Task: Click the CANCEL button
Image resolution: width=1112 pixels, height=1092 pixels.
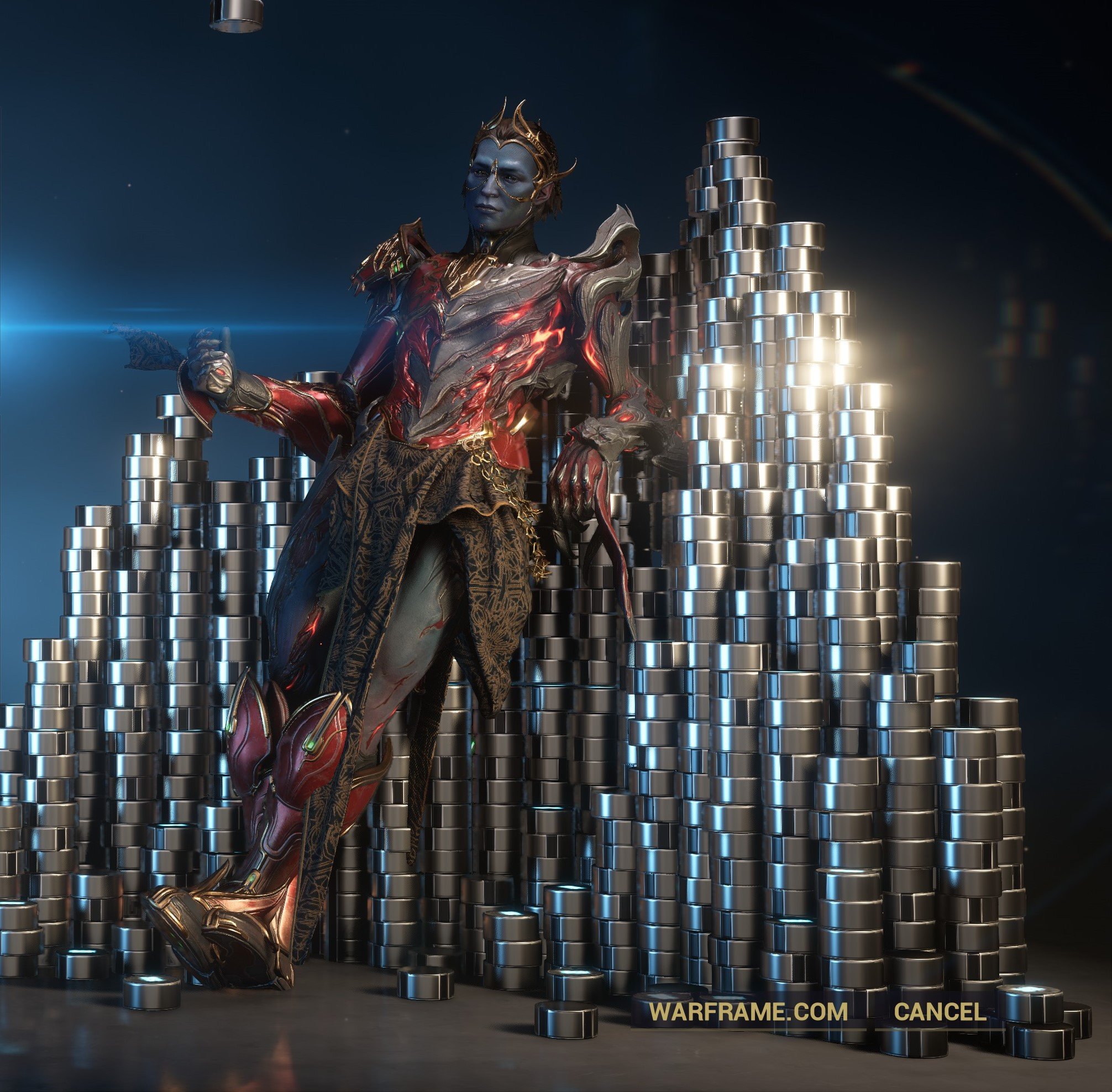Action: coord(940,1011)
